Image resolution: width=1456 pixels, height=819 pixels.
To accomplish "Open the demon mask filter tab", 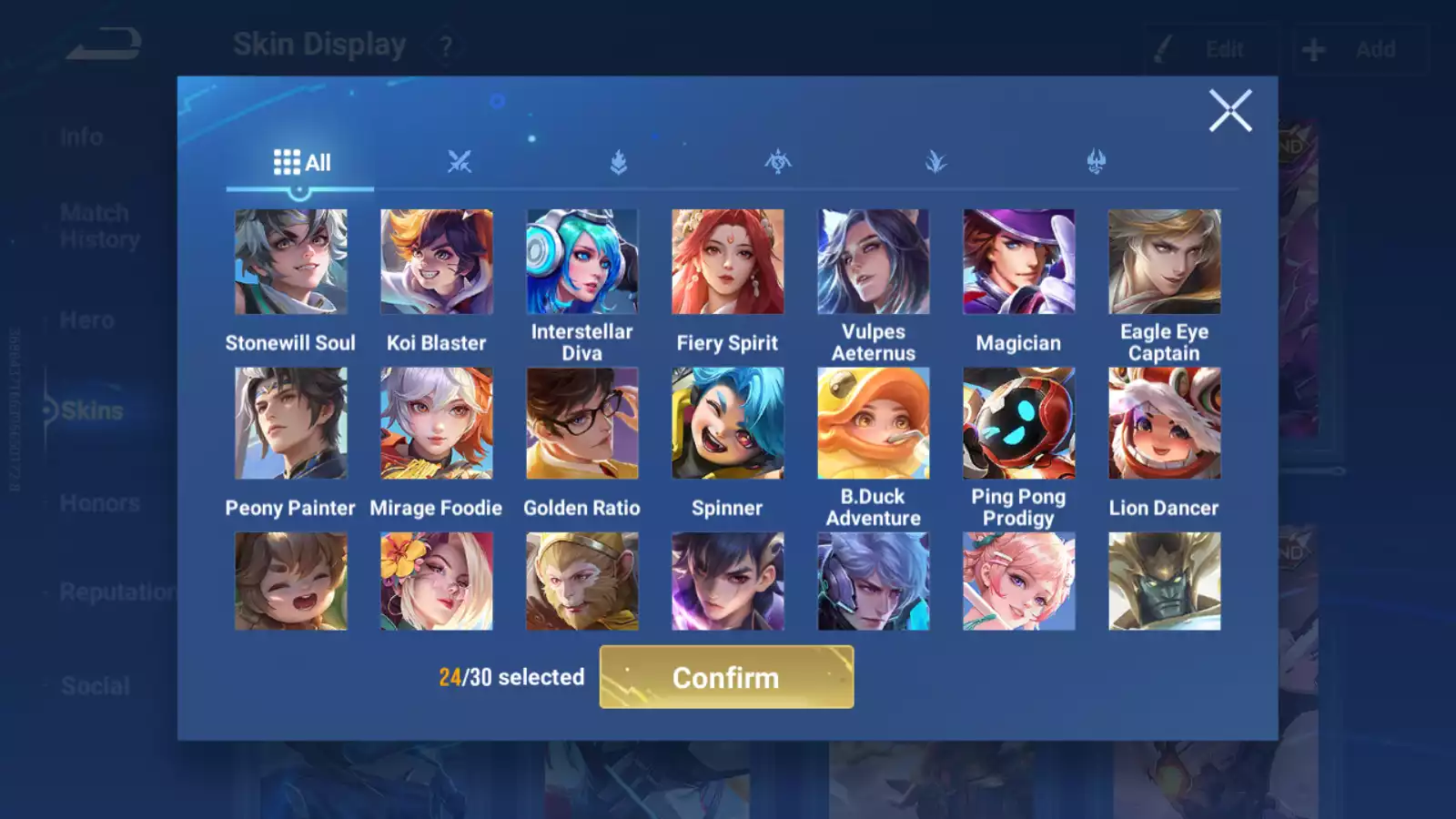I will point(1097,159).
